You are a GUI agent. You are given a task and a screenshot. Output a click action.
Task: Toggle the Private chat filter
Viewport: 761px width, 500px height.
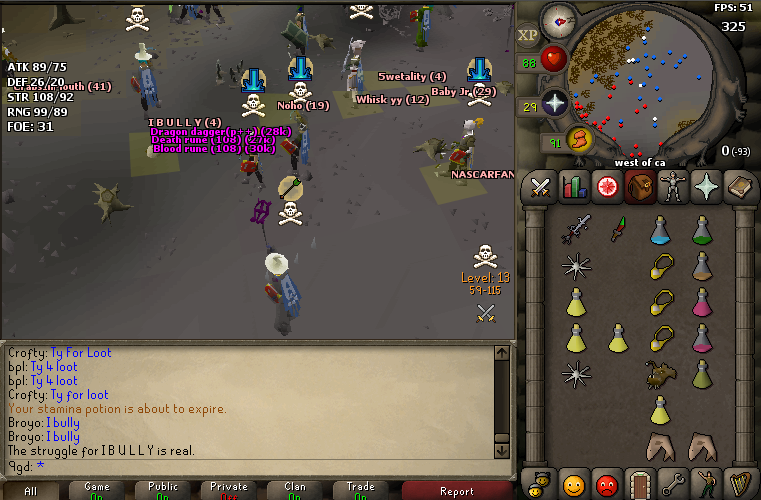[x=229, y=490]
